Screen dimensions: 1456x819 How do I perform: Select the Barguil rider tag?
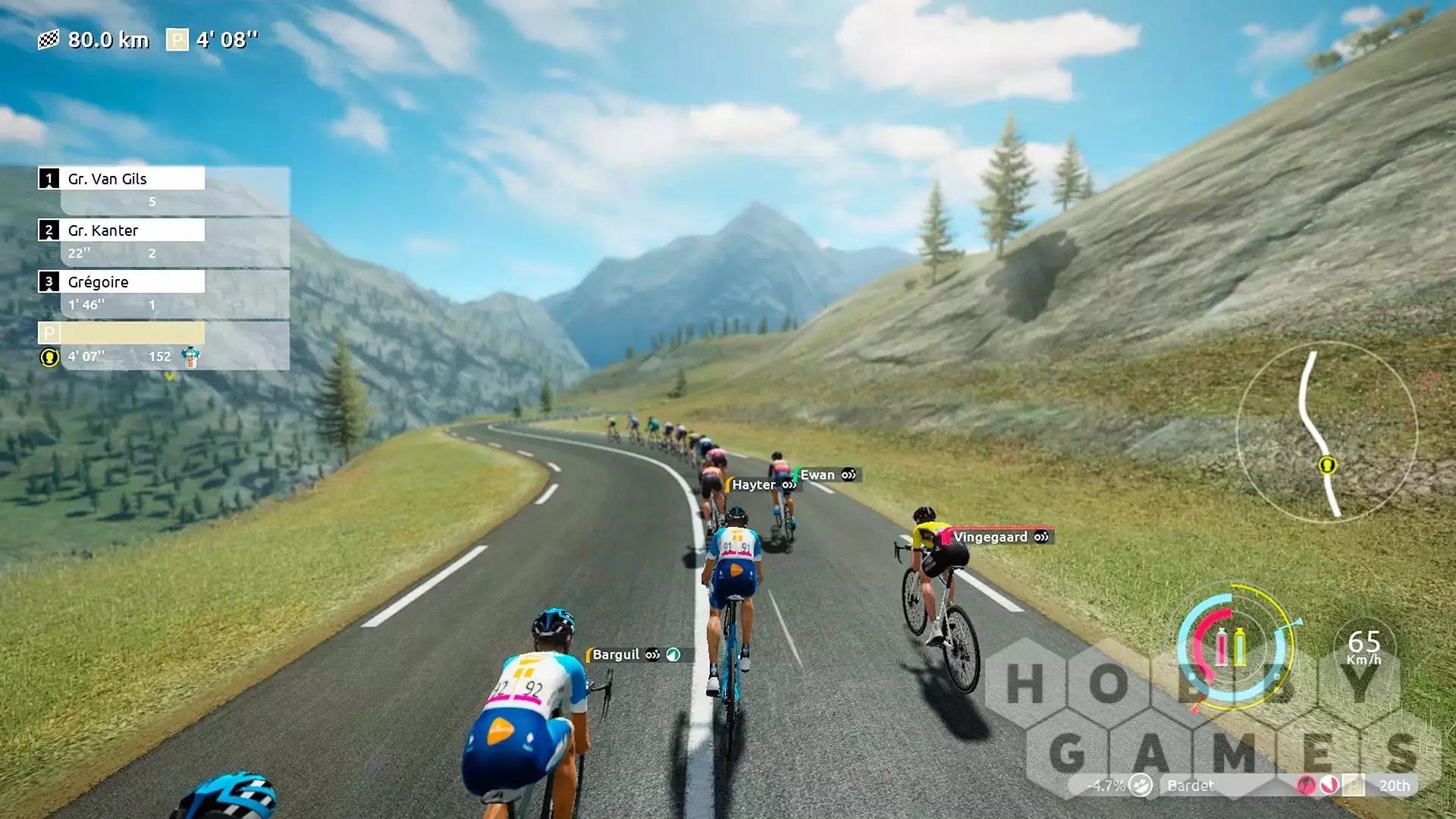[616, 654]
